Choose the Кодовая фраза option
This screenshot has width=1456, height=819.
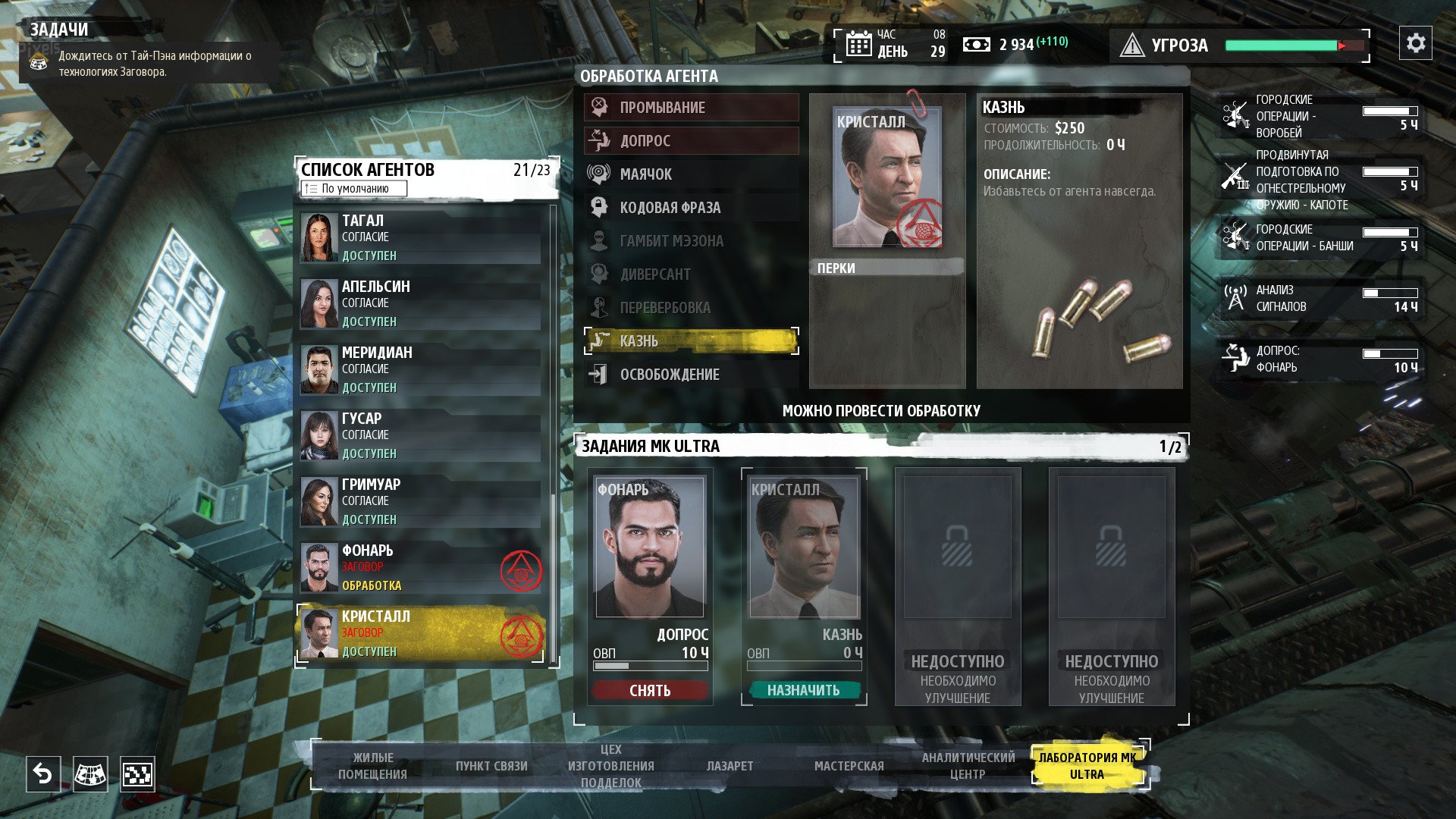pos(691,208)
